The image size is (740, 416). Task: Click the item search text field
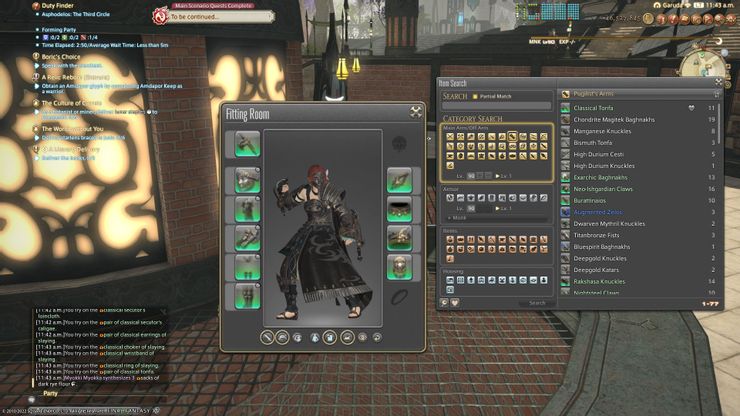[497, 106]
